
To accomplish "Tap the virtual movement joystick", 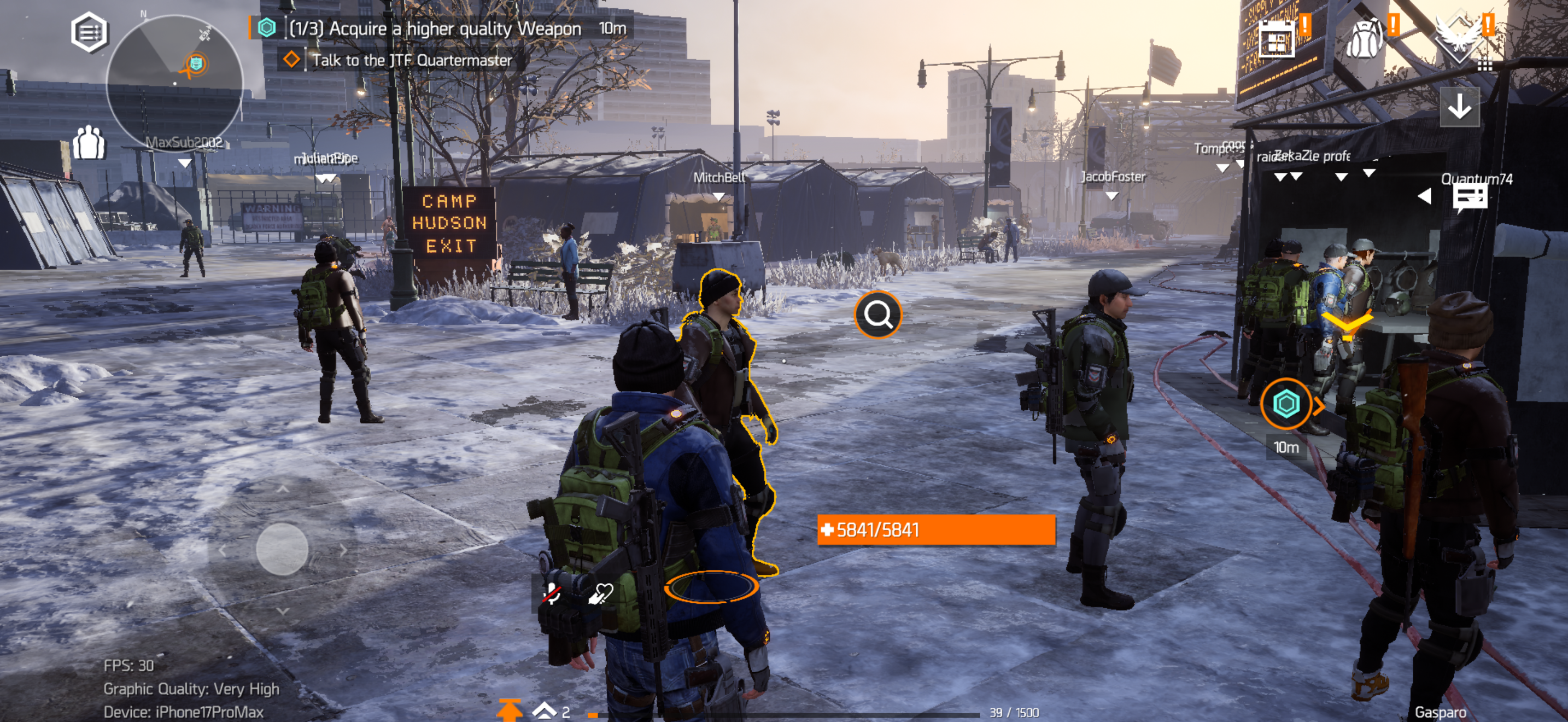I will [282, 549].
